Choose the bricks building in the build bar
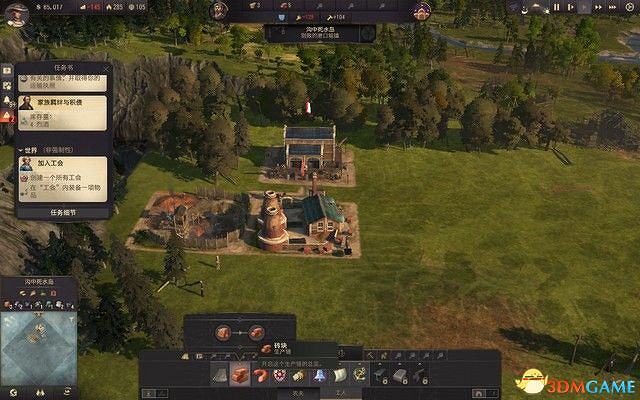 241,373
